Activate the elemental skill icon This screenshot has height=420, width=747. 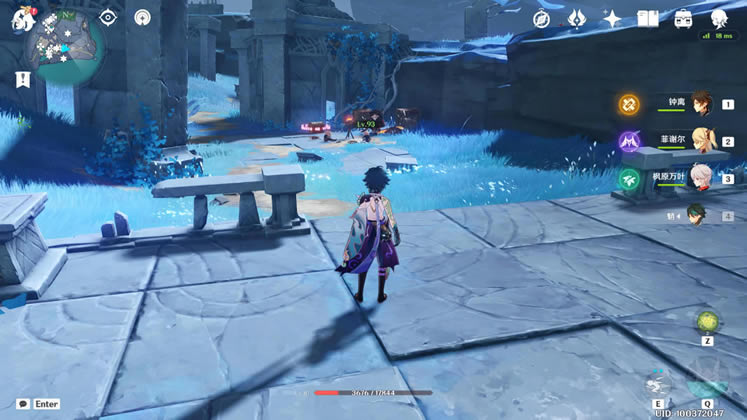(658, 382)
